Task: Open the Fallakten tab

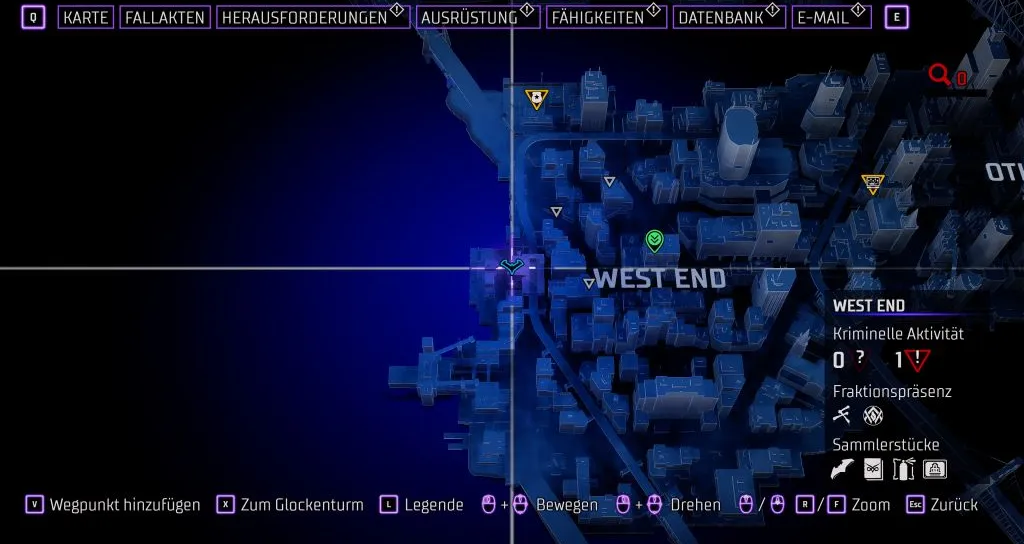Action: tap(165, 18)
